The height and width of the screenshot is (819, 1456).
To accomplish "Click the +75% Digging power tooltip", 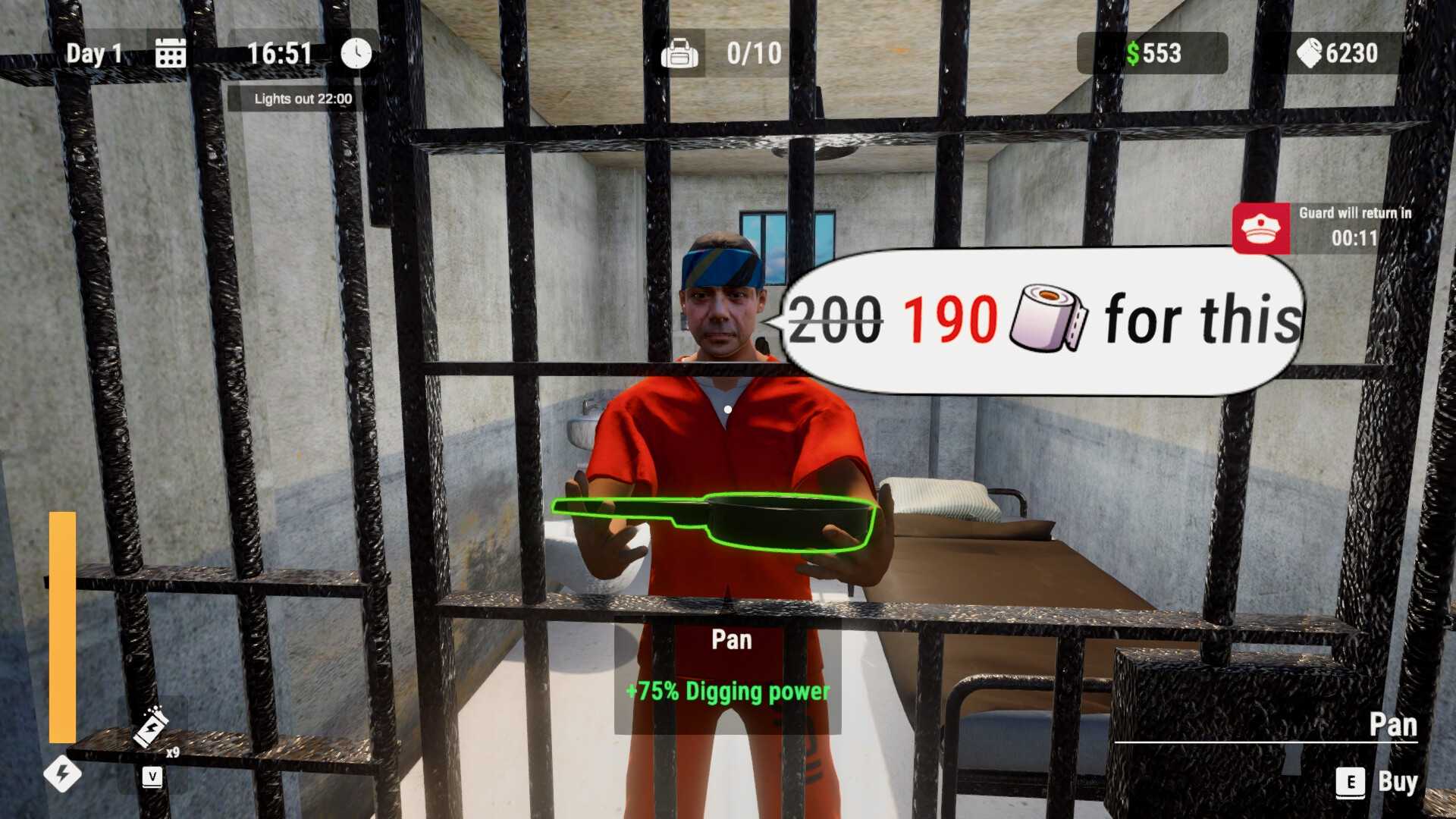I will (x=726, y=691).
